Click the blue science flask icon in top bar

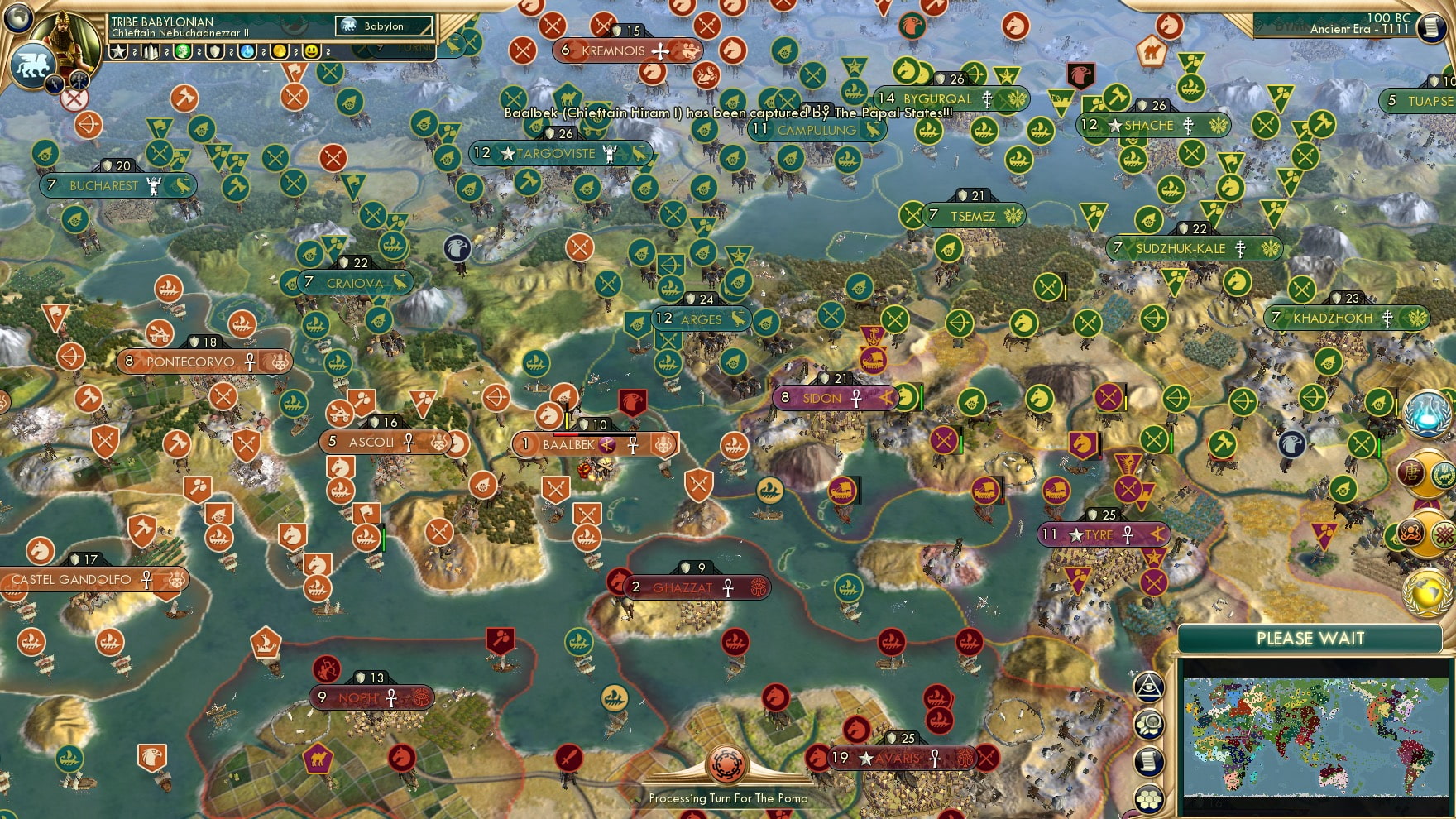pos(247,52)
